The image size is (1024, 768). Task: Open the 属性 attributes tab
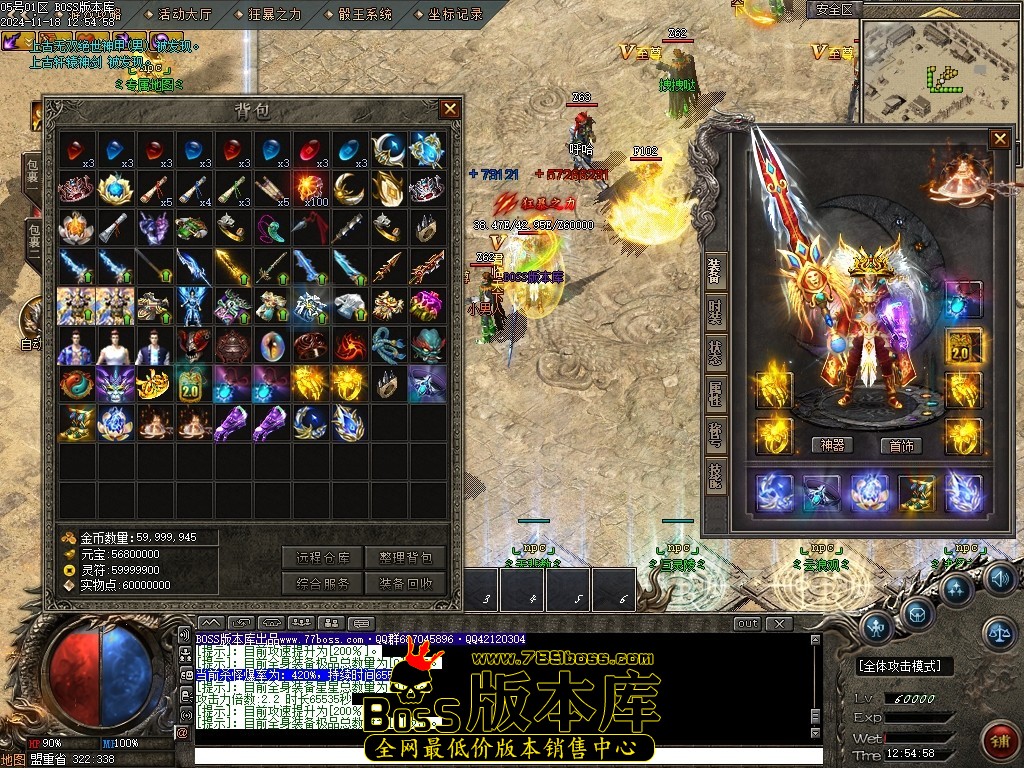pyautogui.click(x=715, y=394)
